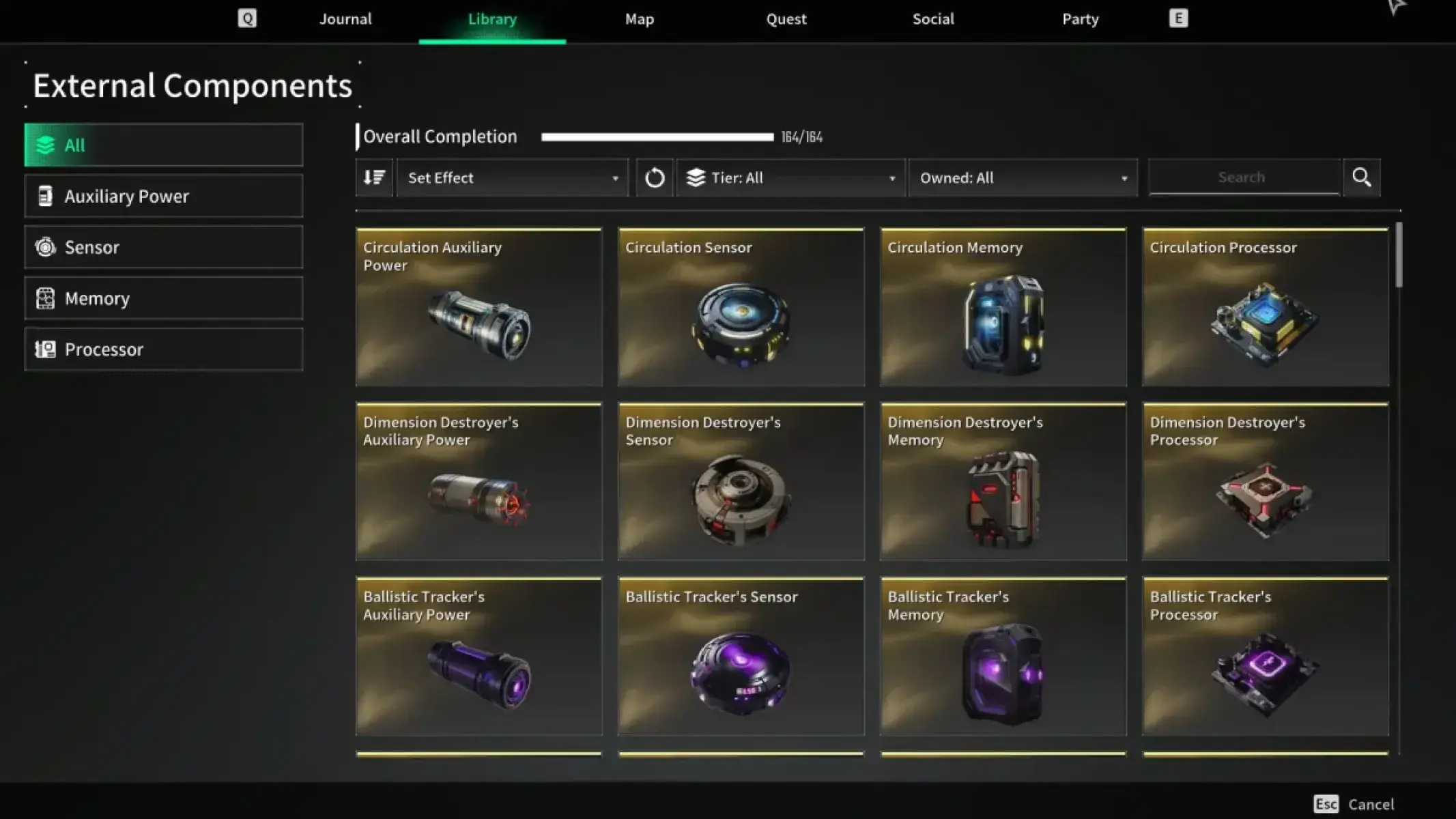Viewport: 1456px width, 819px height.
Task: Select the Circulation Sensor thumbnail
Action: coord(741,308)
